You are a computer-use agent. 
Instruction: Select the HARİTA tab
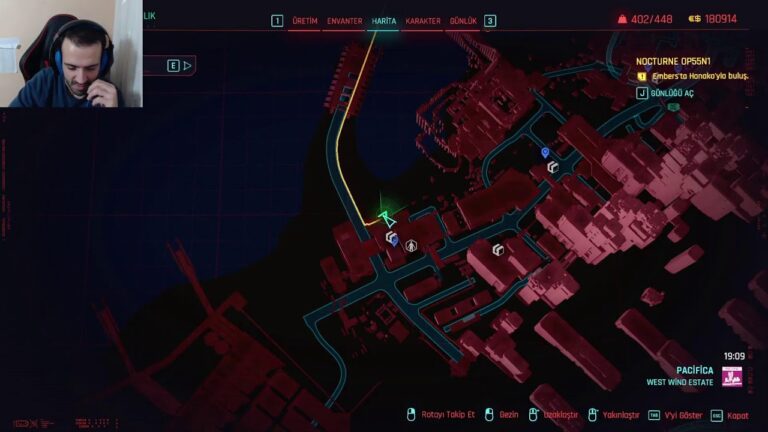click(383, 20)
